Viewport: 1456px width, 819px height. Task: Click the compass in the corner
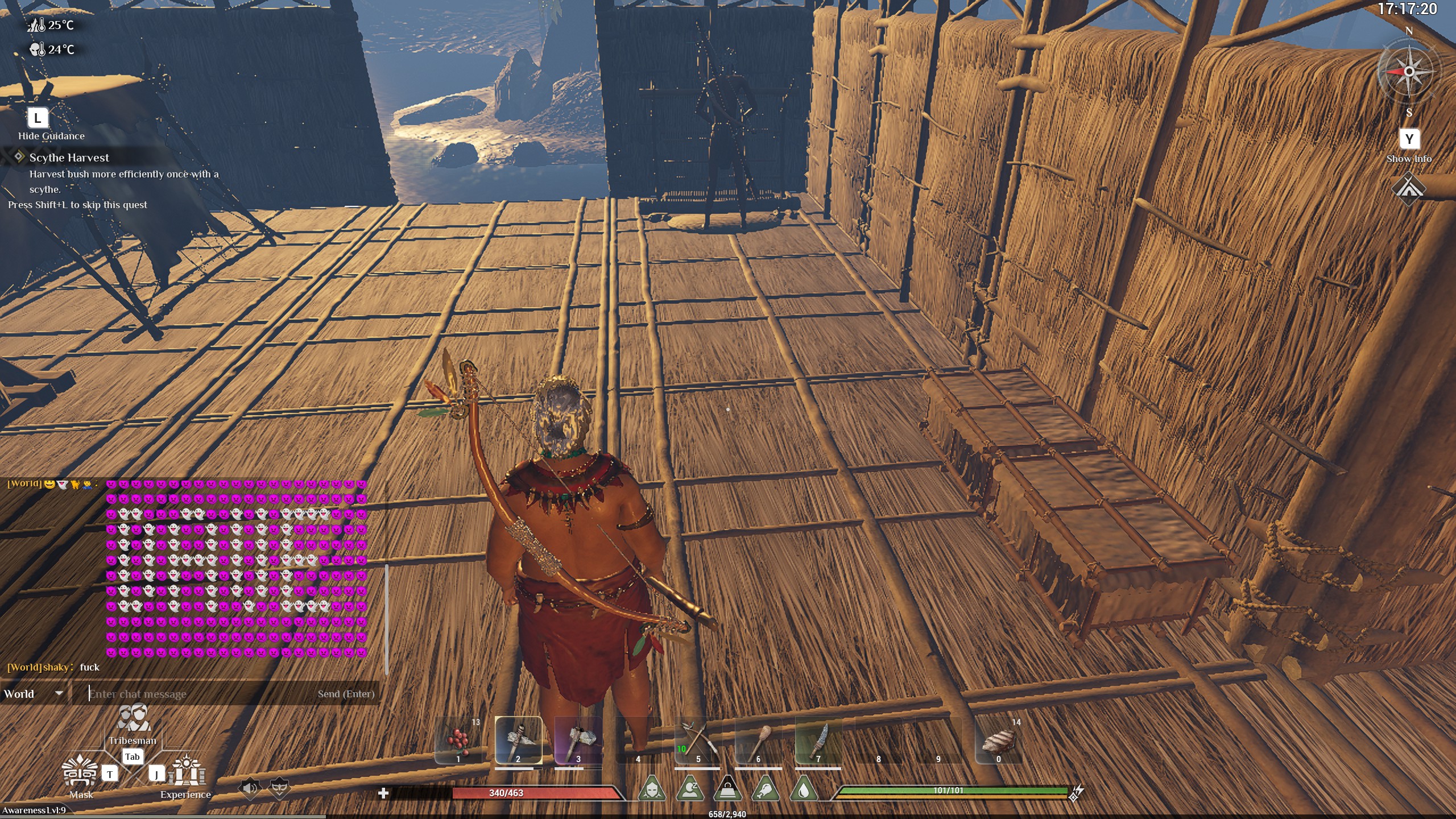coord(1408,72)
